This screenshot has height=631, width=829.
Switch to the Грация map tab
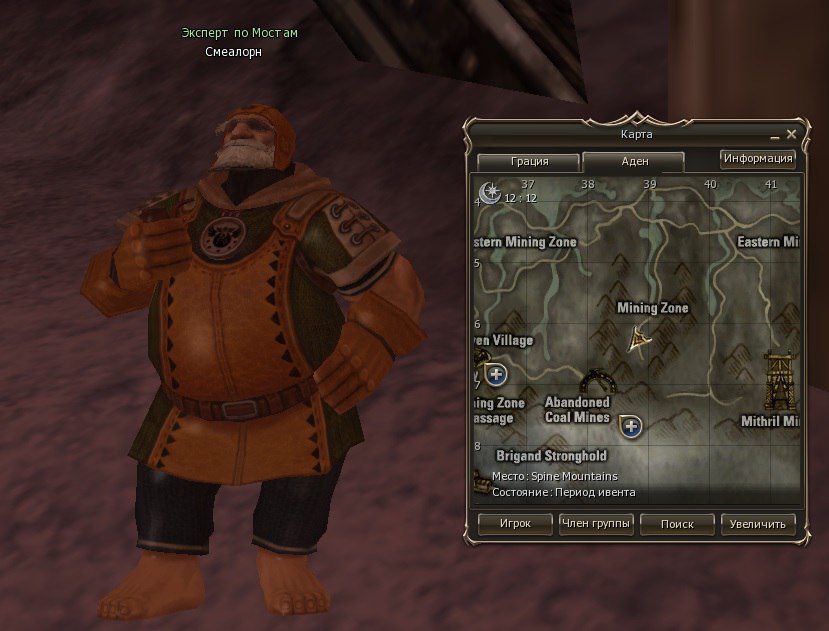click(528, 161)
